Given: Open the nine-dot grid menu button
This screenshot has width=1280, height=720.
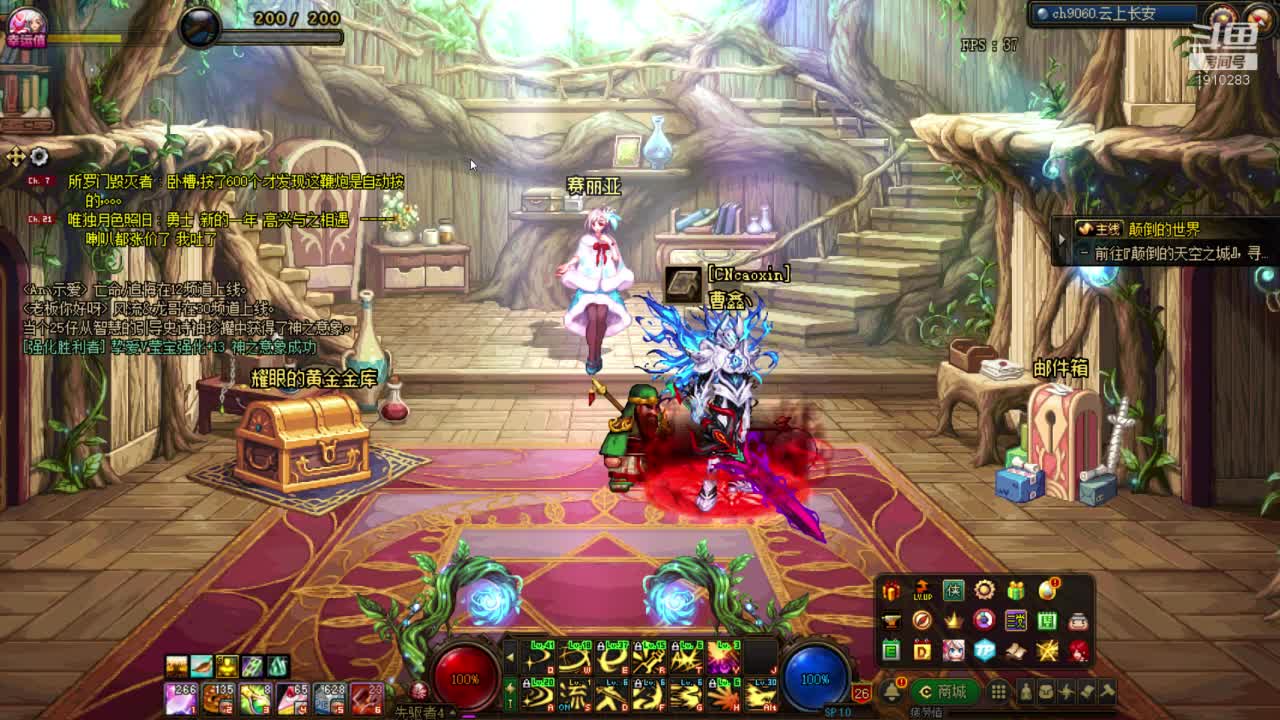Looking at the screenshot, I should [x=998, y=692].
